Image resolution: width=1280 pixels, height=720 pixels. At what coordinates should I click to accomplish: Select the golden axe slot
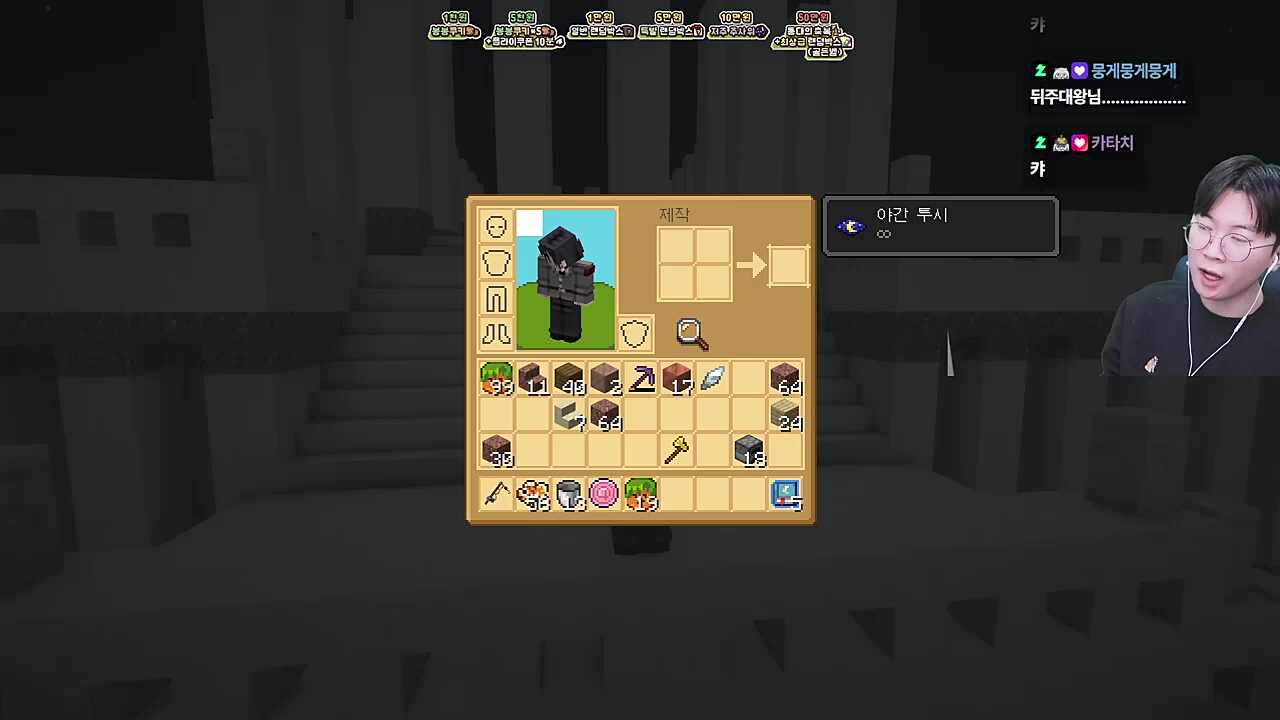[x=677, y=451]
